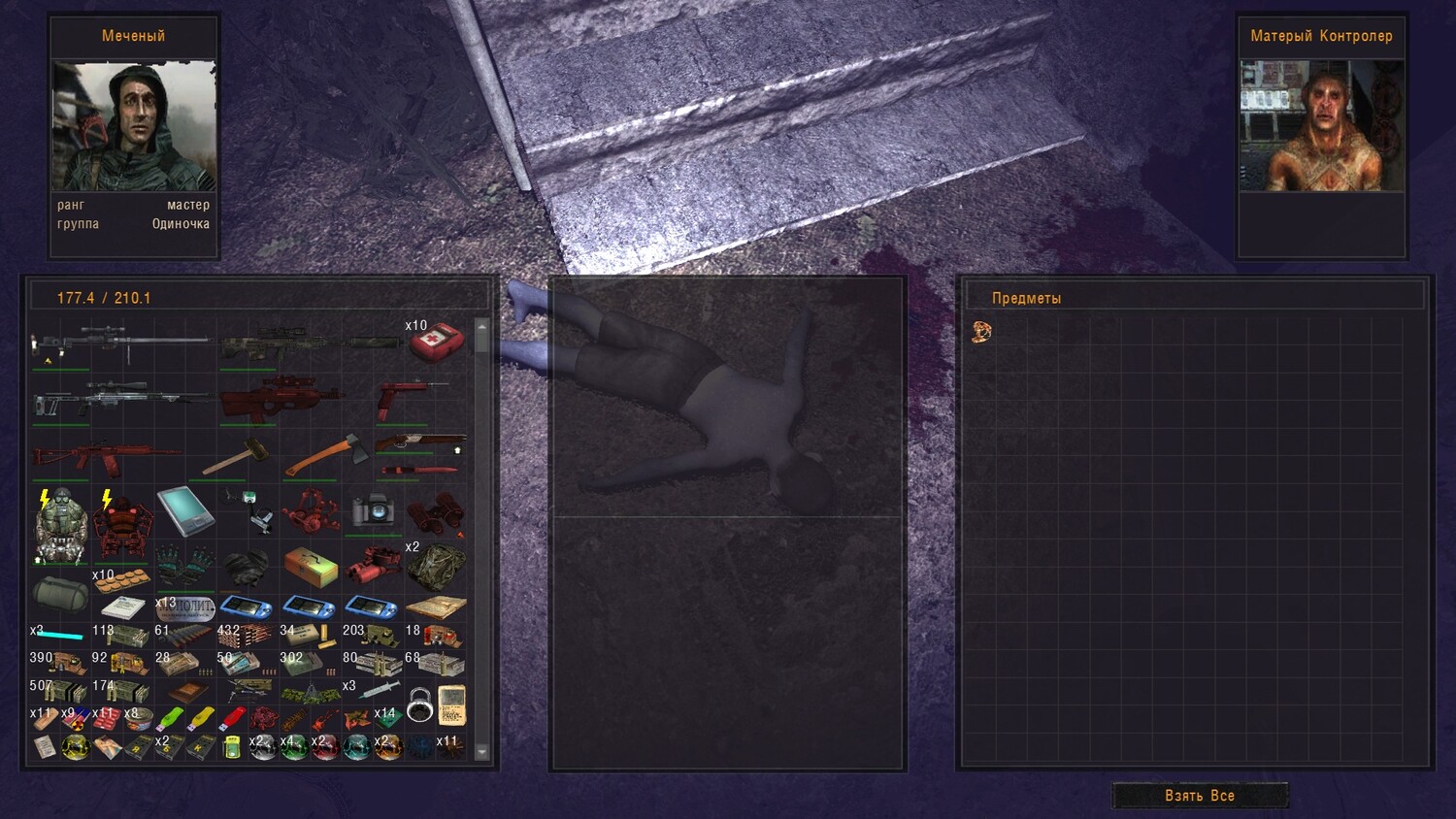
Task: Select the canned food stack
Action: pyautogui.click(x=140, y=720)
